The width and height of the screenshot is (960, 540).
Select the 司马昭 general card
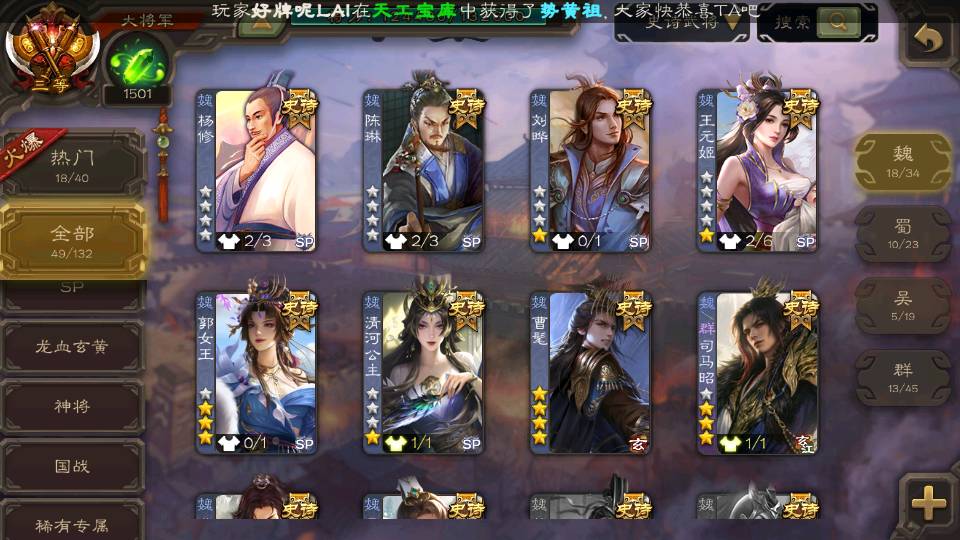click(758, 372)
